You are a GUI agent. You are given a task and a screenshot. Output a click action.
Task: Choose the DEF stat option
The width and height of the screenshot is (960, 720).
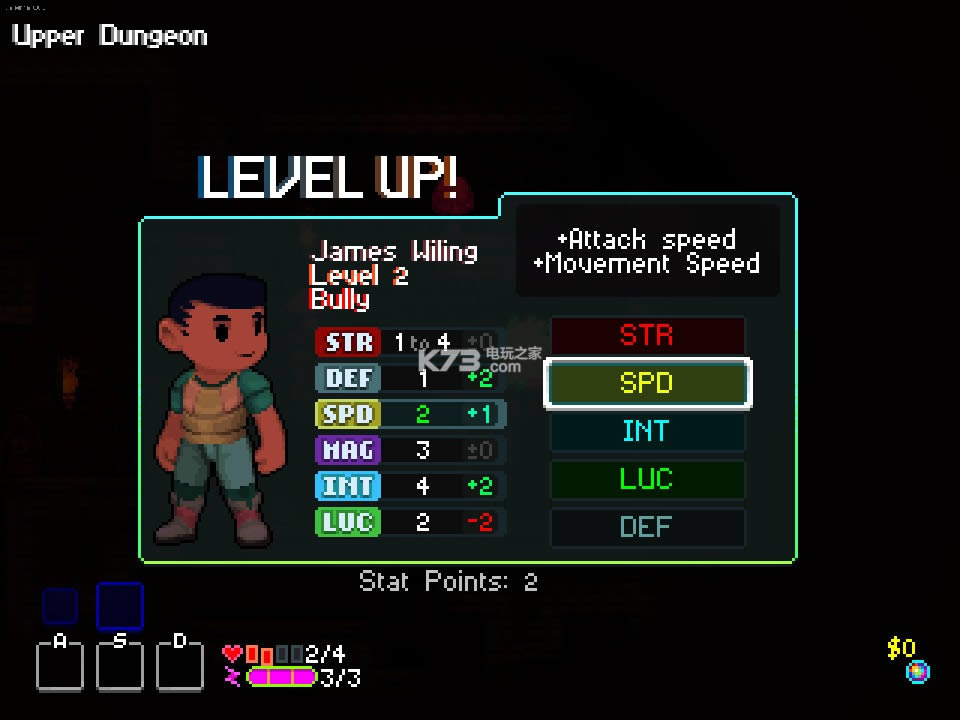(647, 526)
